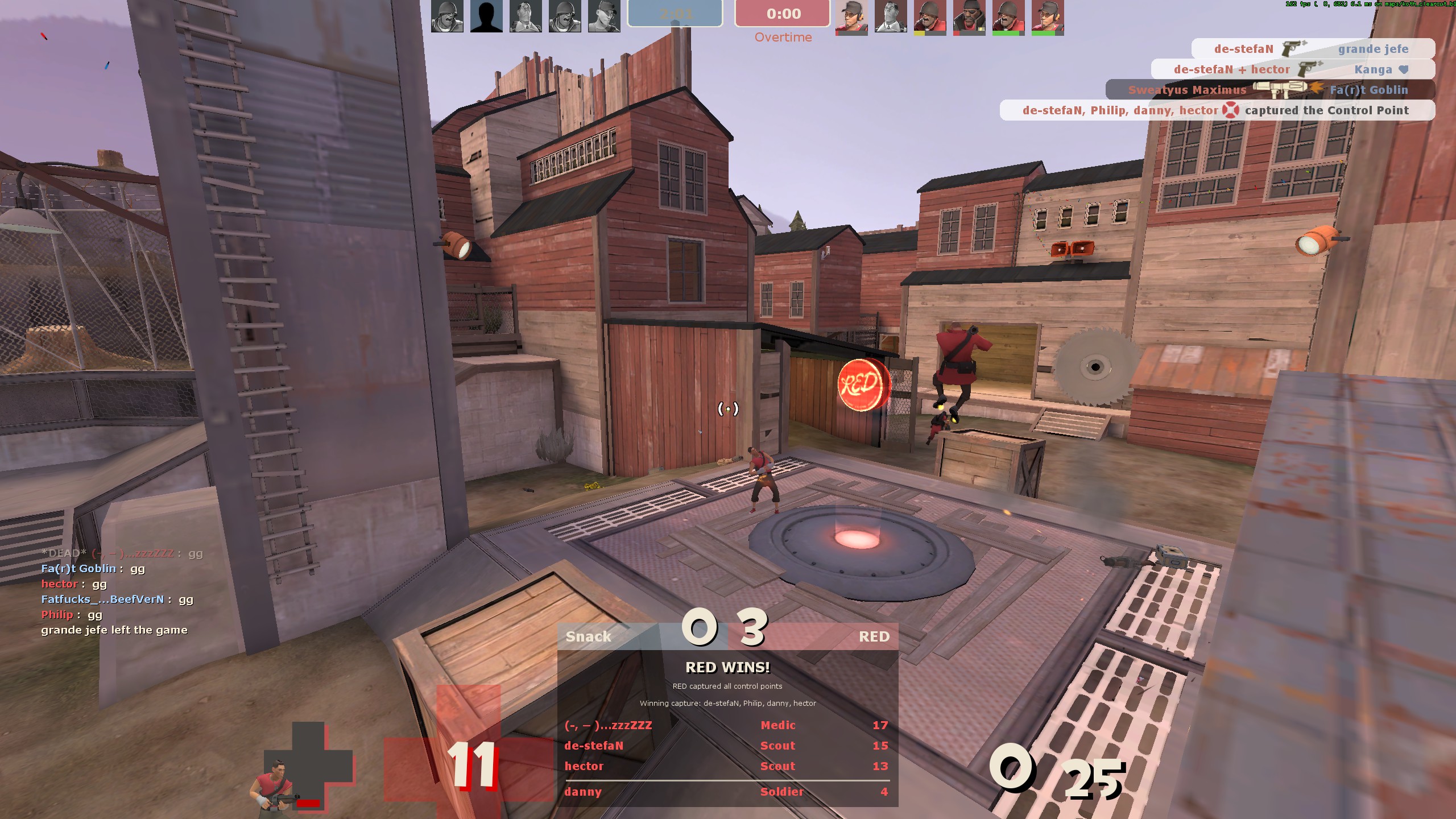
Task: Click the grande jefe left the game message
Action: 114,630
